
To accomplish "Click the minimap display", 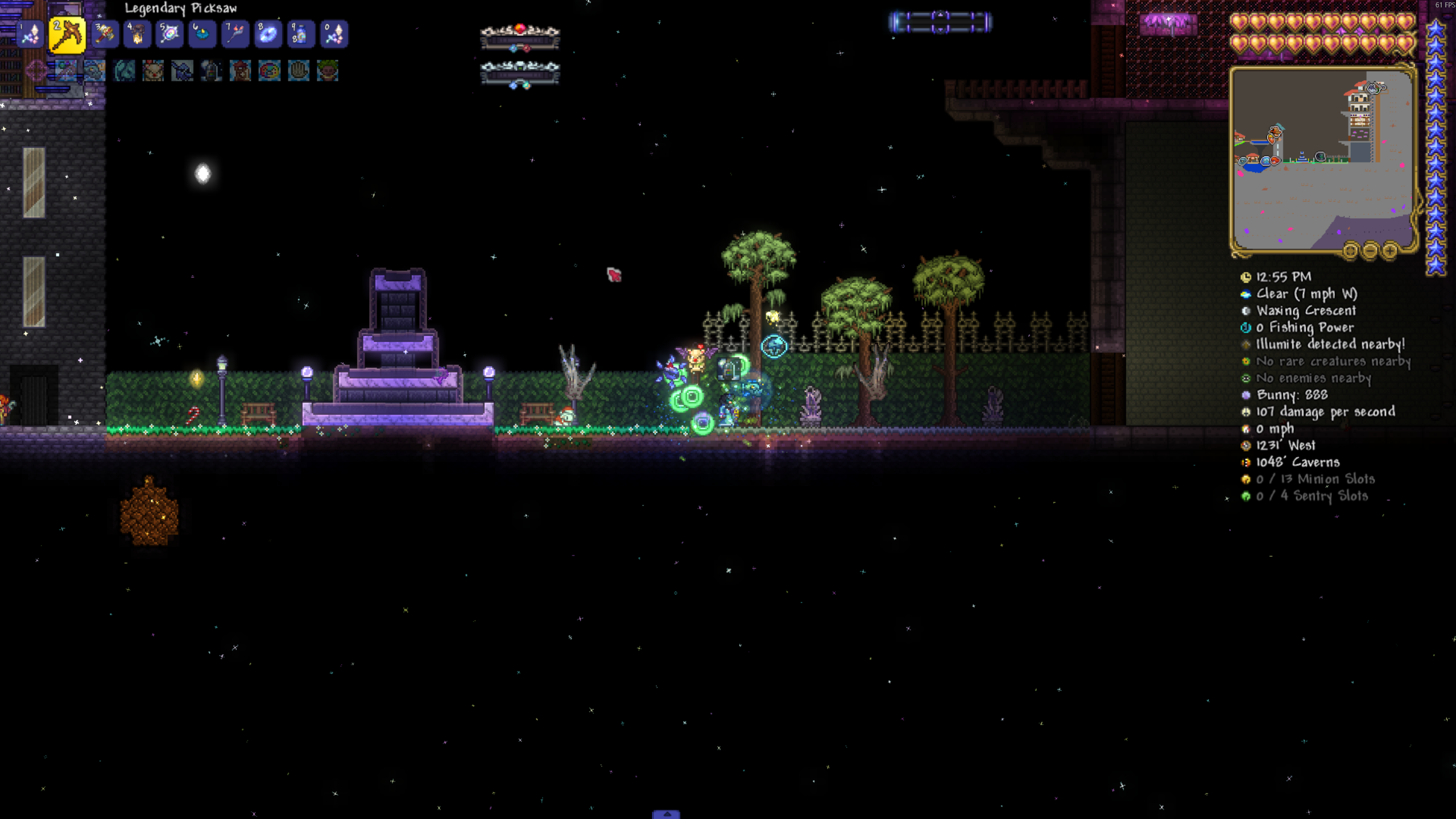I will coord(1322,159).
